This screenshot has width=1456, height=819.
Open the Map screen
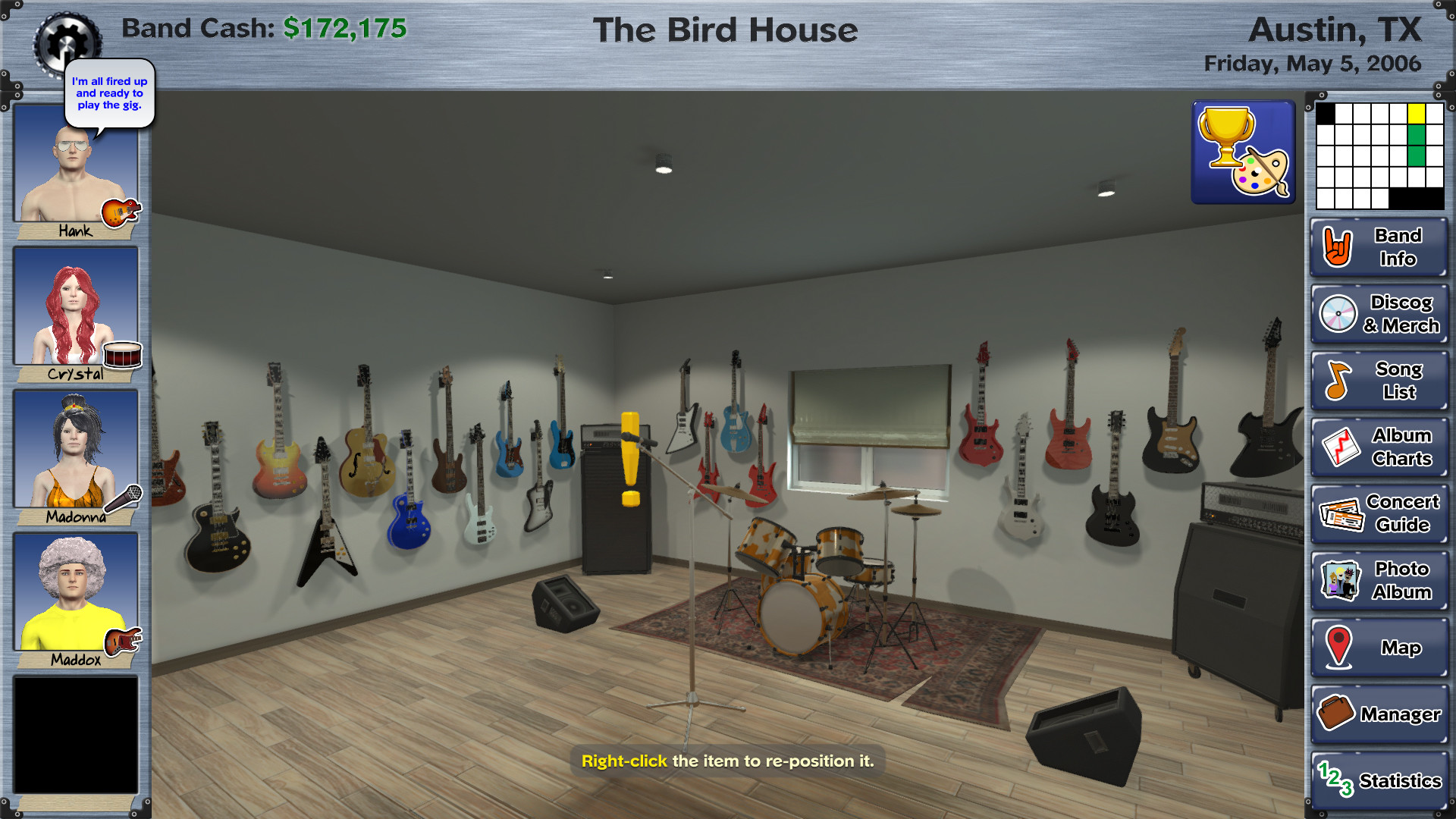1379,647
